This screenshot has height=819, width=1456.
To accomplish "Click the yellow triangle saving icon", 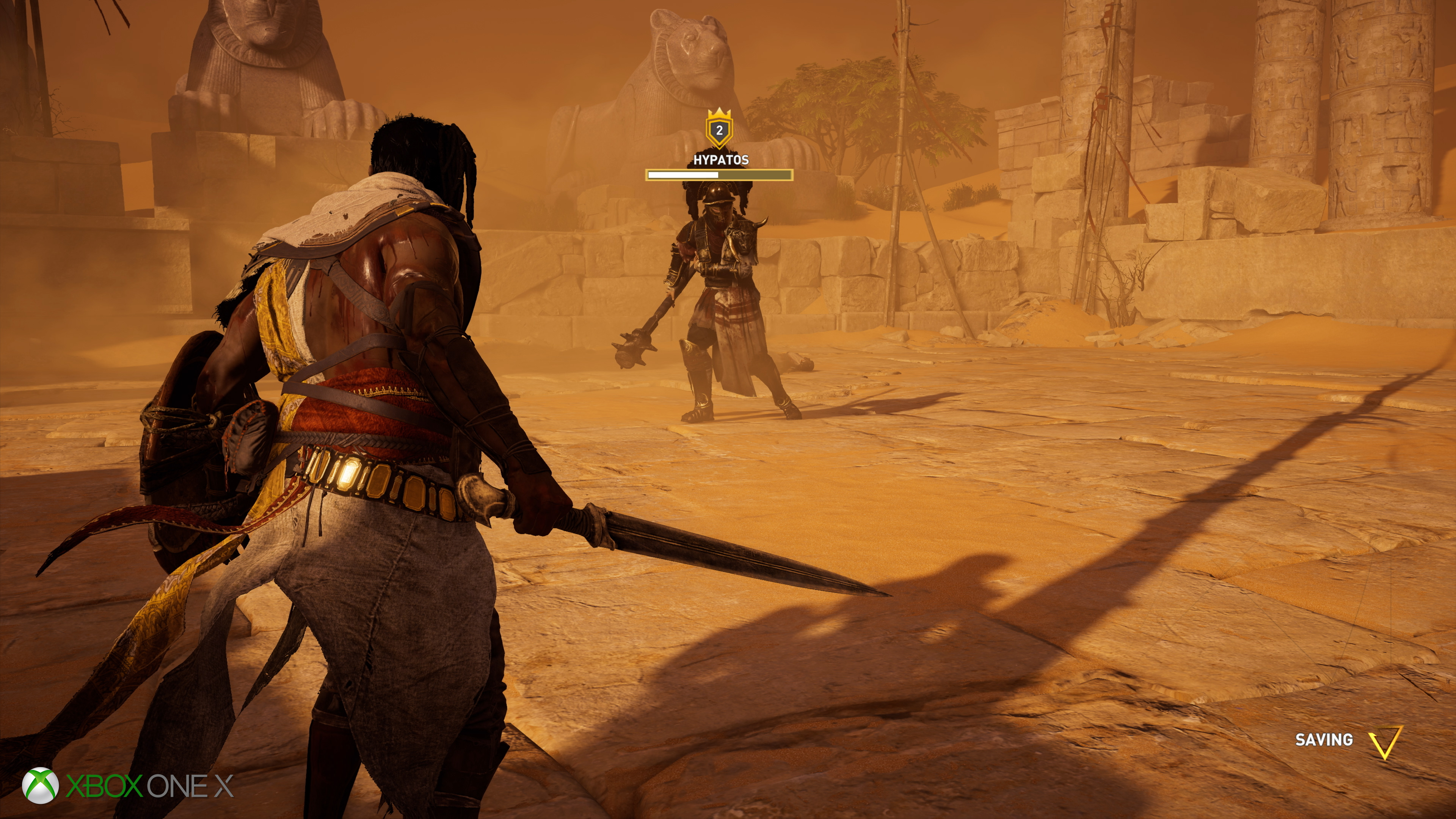I will pyautogui.click(x=1385, y=742).
